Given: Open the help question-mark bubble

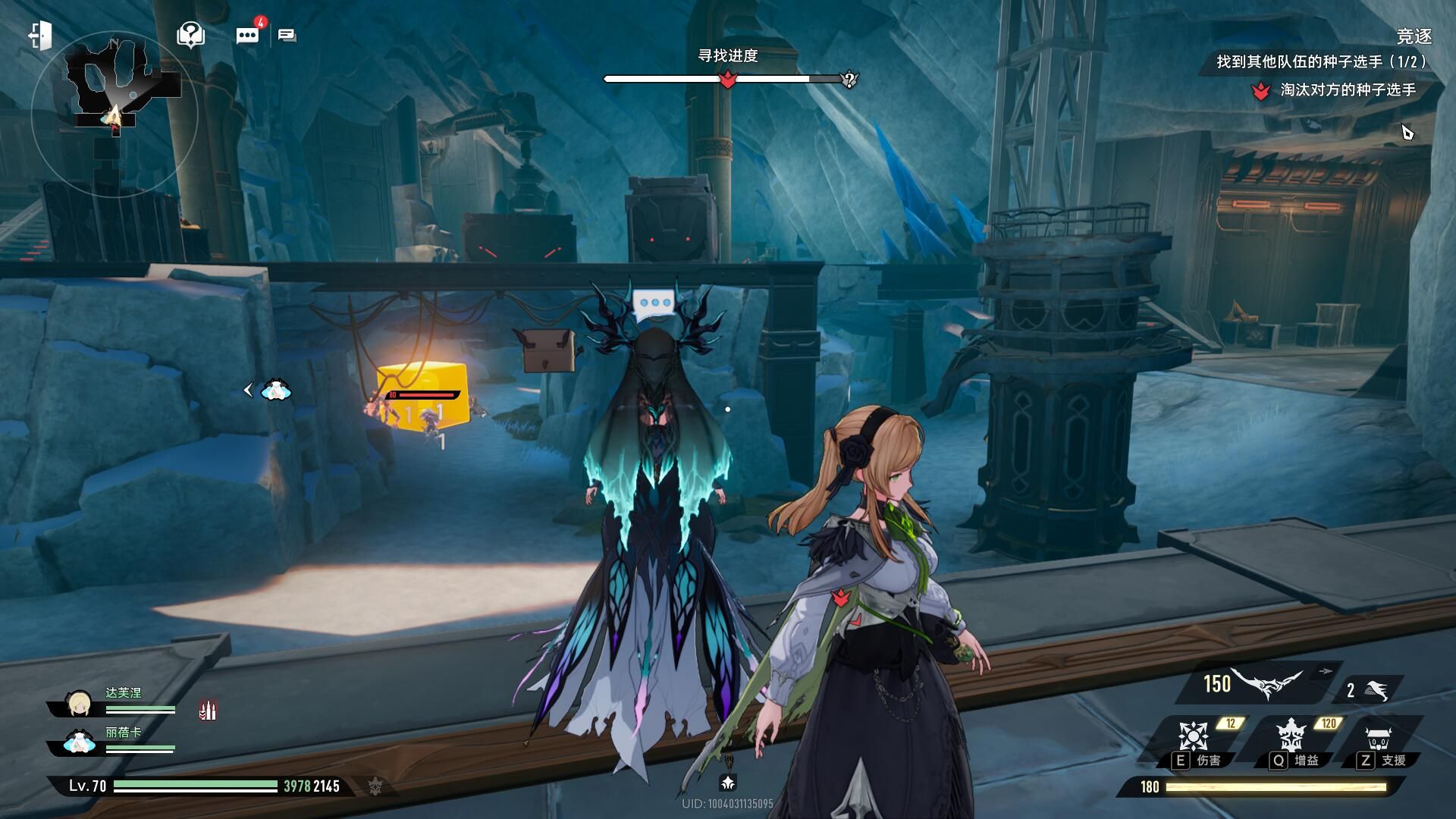Looking at the screenshot, I should point(190,34).
